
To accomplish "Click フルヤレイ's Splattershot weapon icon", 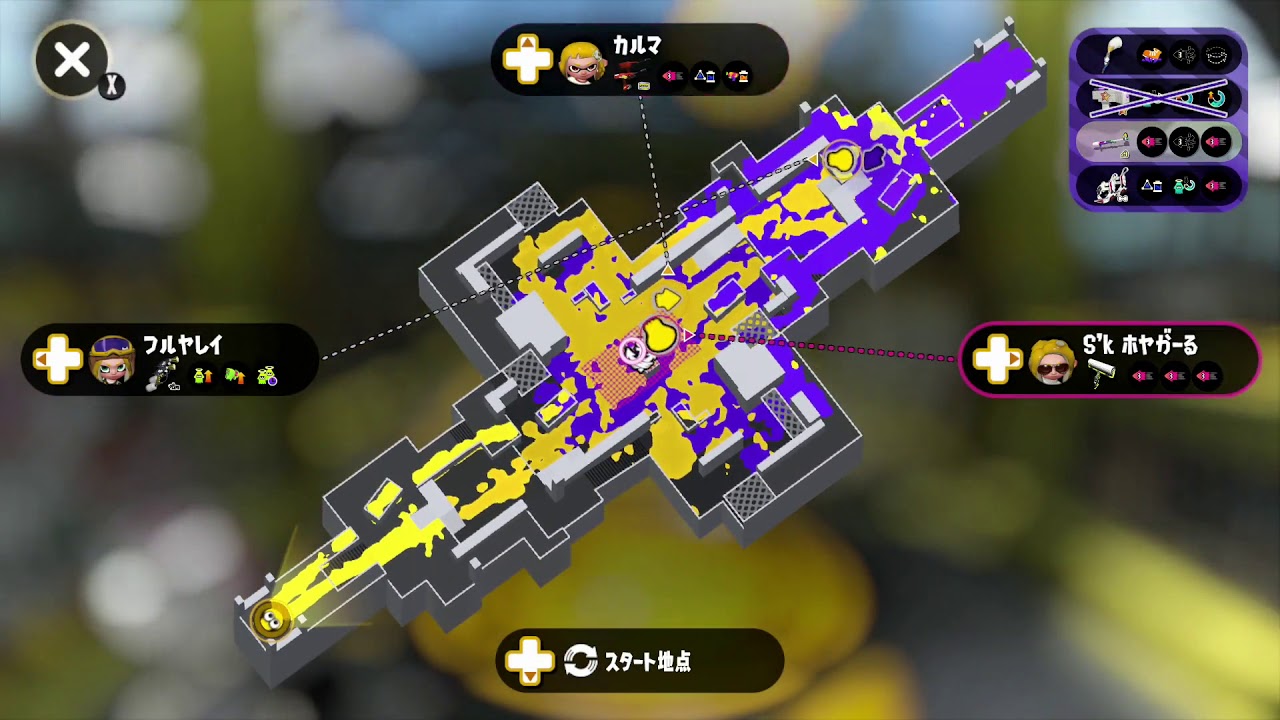I will [163, 373].
